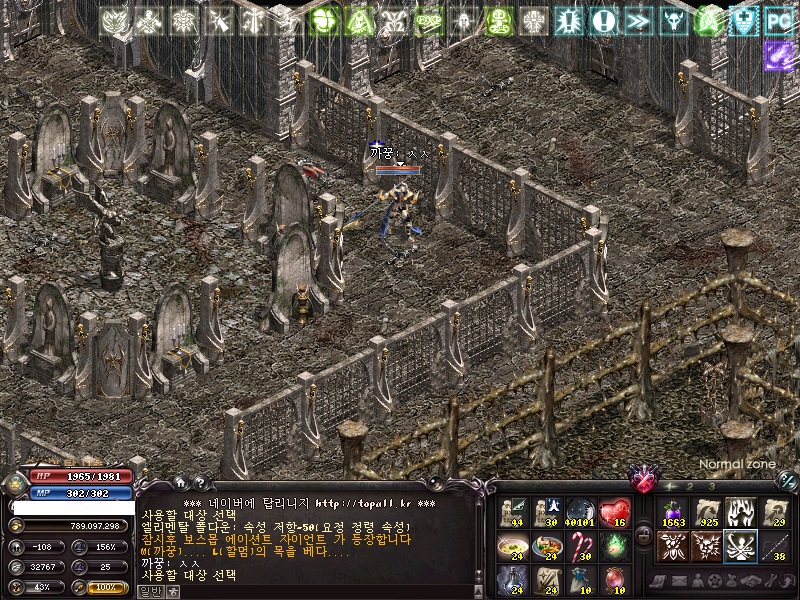Open help with the question mark button

198,483
